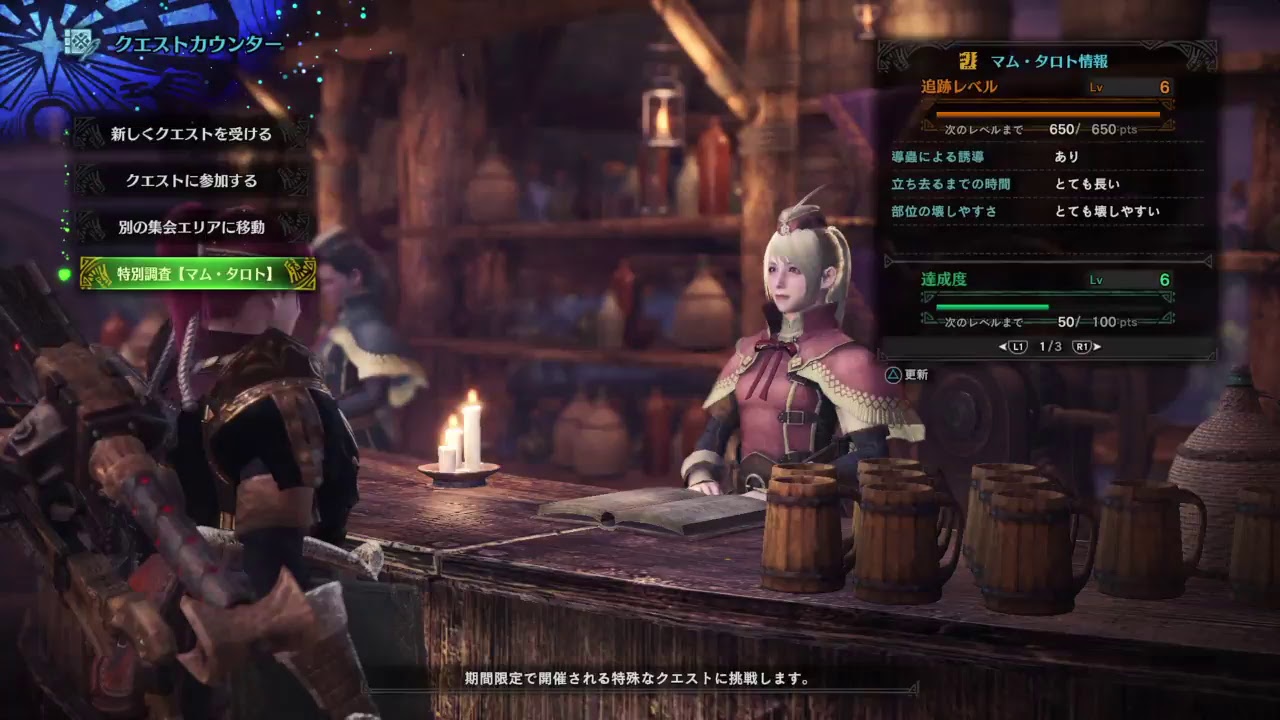Select 新しくクエストを受ける from the menu
This screenshot has height=720, width=1280.
[x=190, y=134]
